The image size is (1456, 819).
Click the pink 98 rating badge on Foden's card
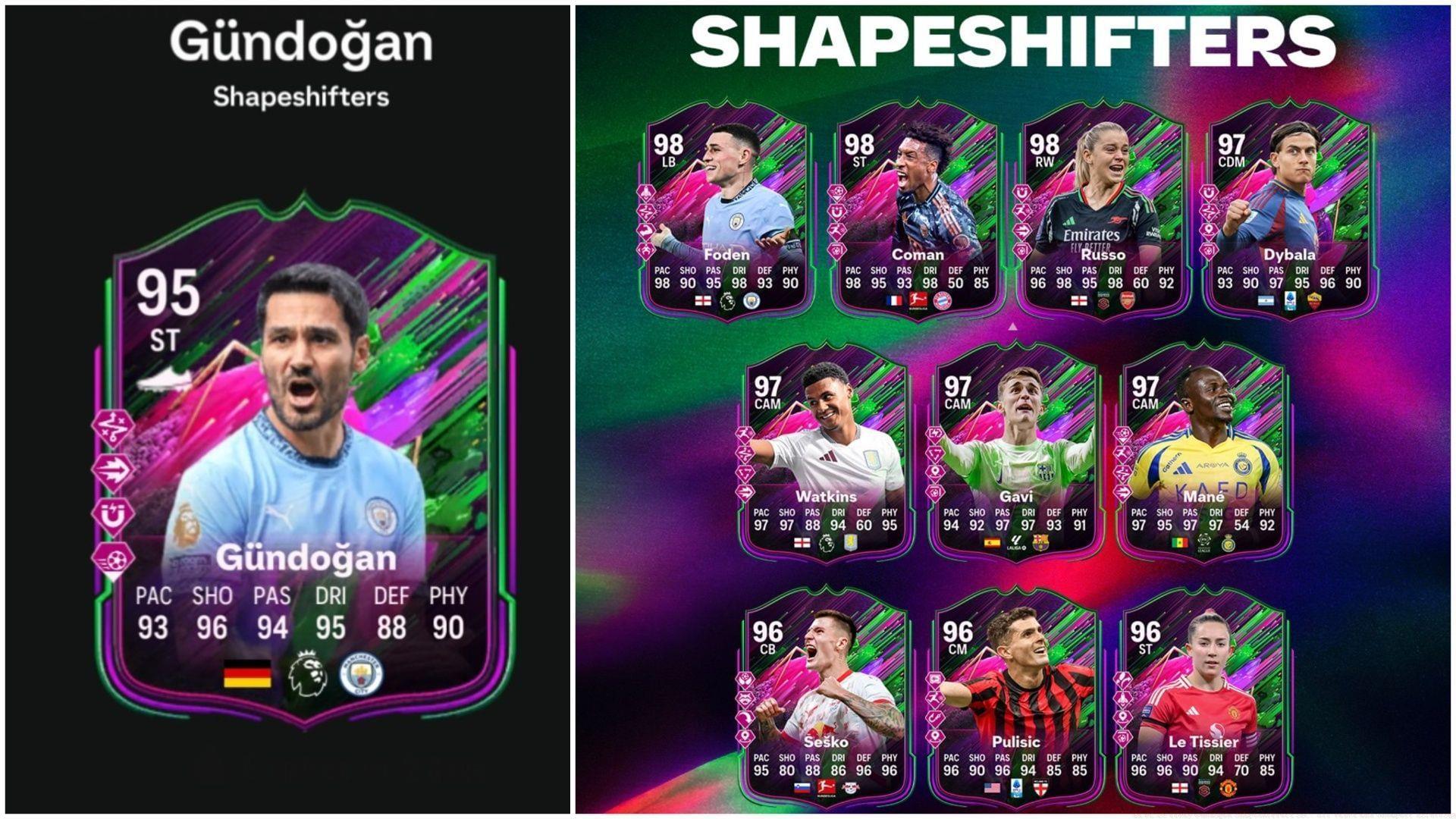(x=668, y=144)
